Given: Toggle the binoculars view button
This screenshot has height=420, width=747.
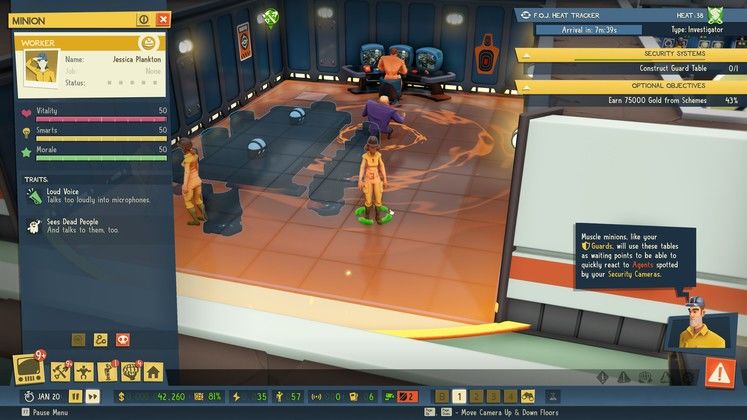Looking at the screenshot, I should coord(527,396).
